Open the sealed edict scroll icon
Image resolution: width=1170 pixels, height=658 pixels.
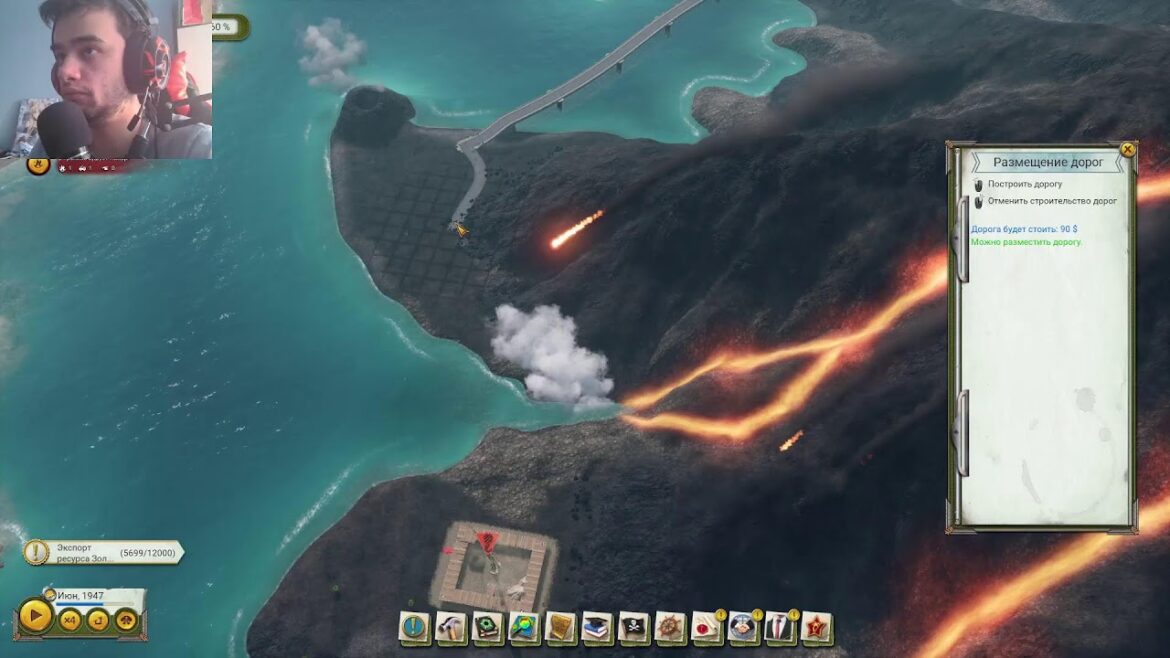click(707, 628)
